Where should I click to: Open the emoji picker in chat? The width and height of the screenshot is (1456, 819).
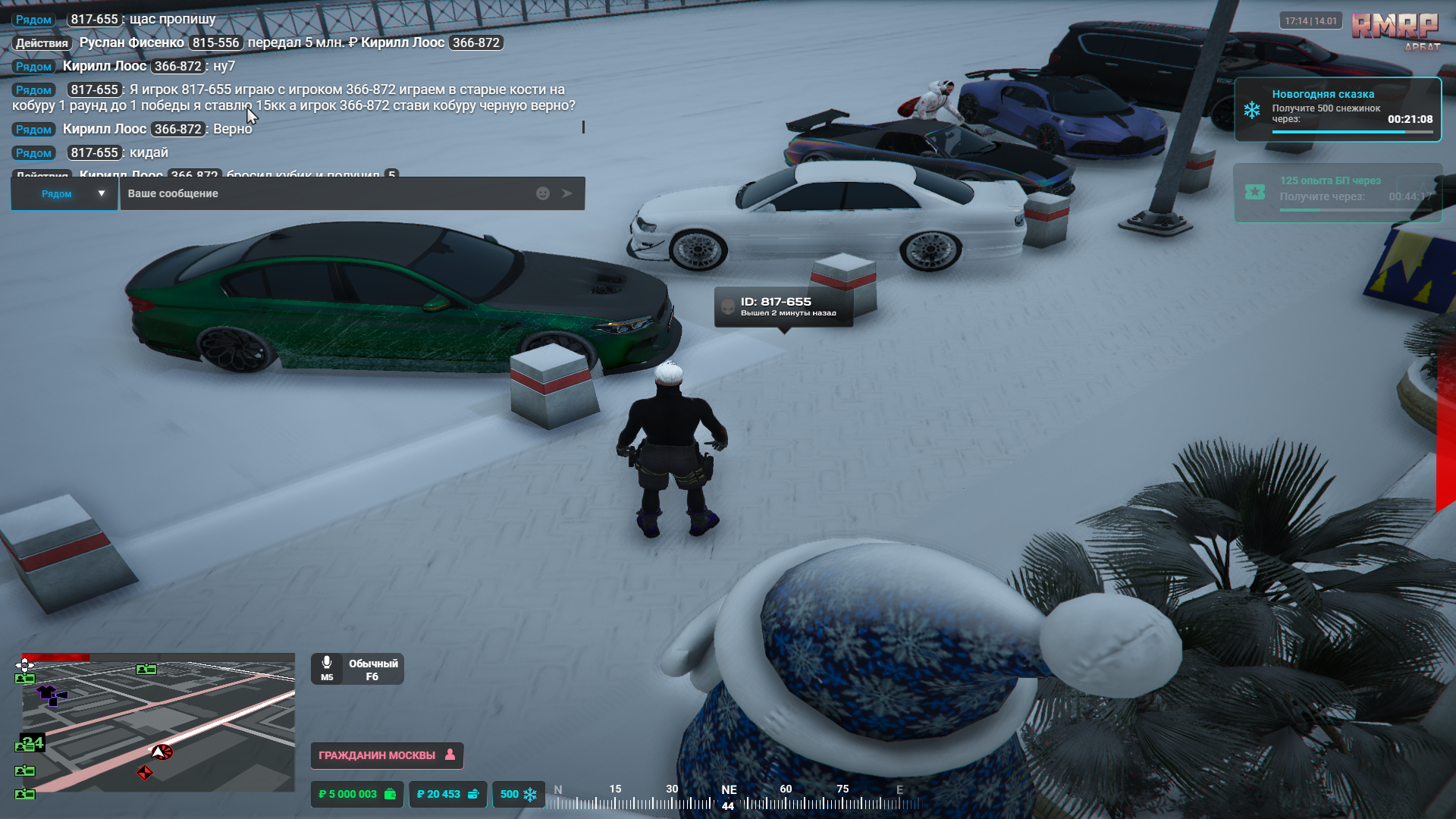(x=543, y=193)
